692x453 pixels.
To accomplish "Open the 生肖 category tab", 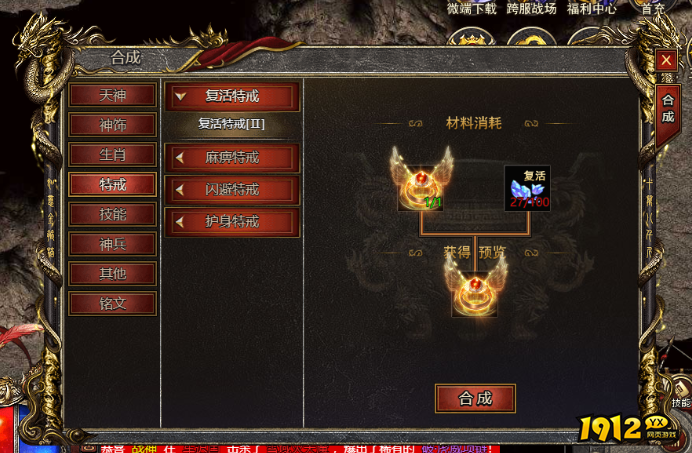I will click(x=112, y=155).
